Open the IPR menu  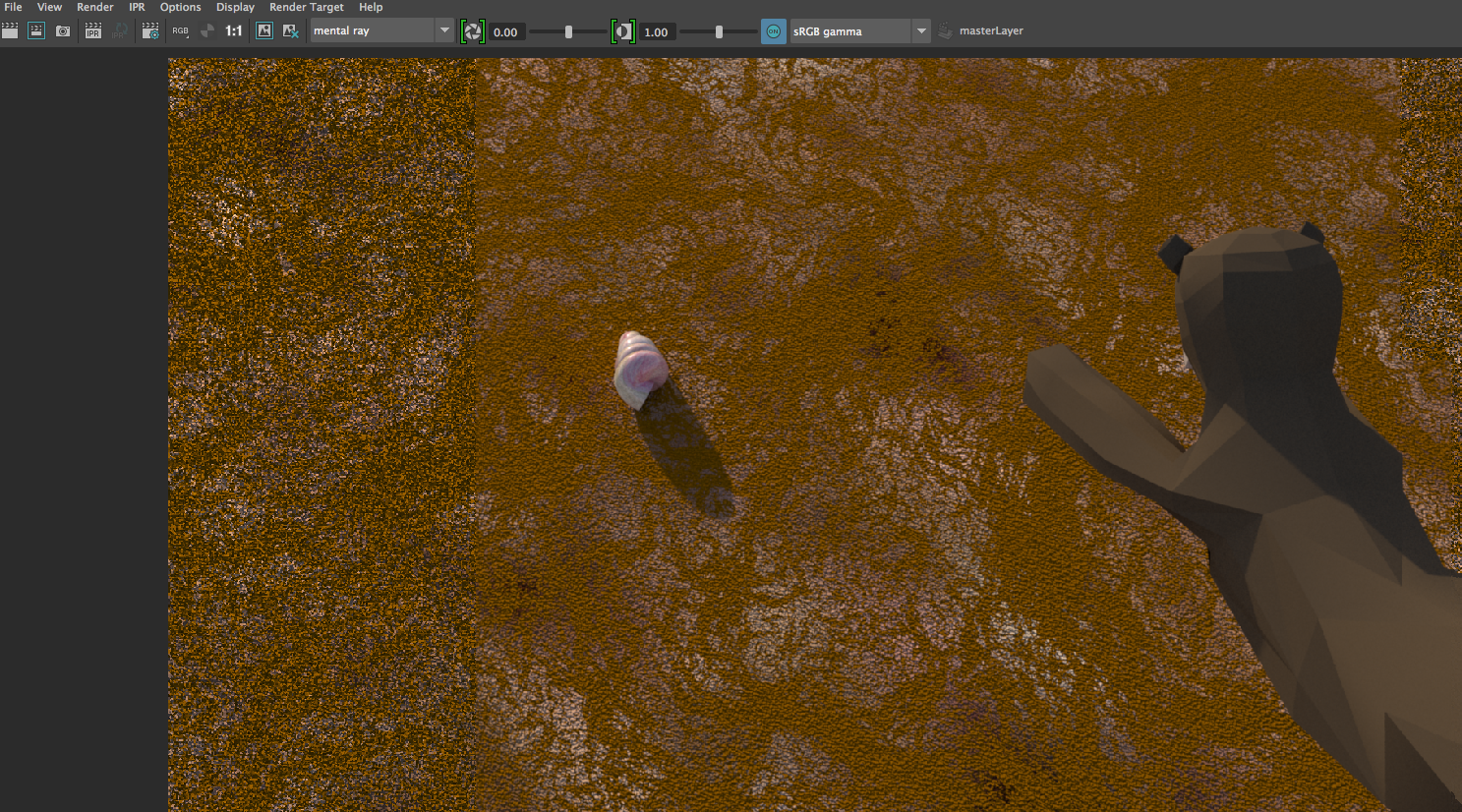coord(136,7)
